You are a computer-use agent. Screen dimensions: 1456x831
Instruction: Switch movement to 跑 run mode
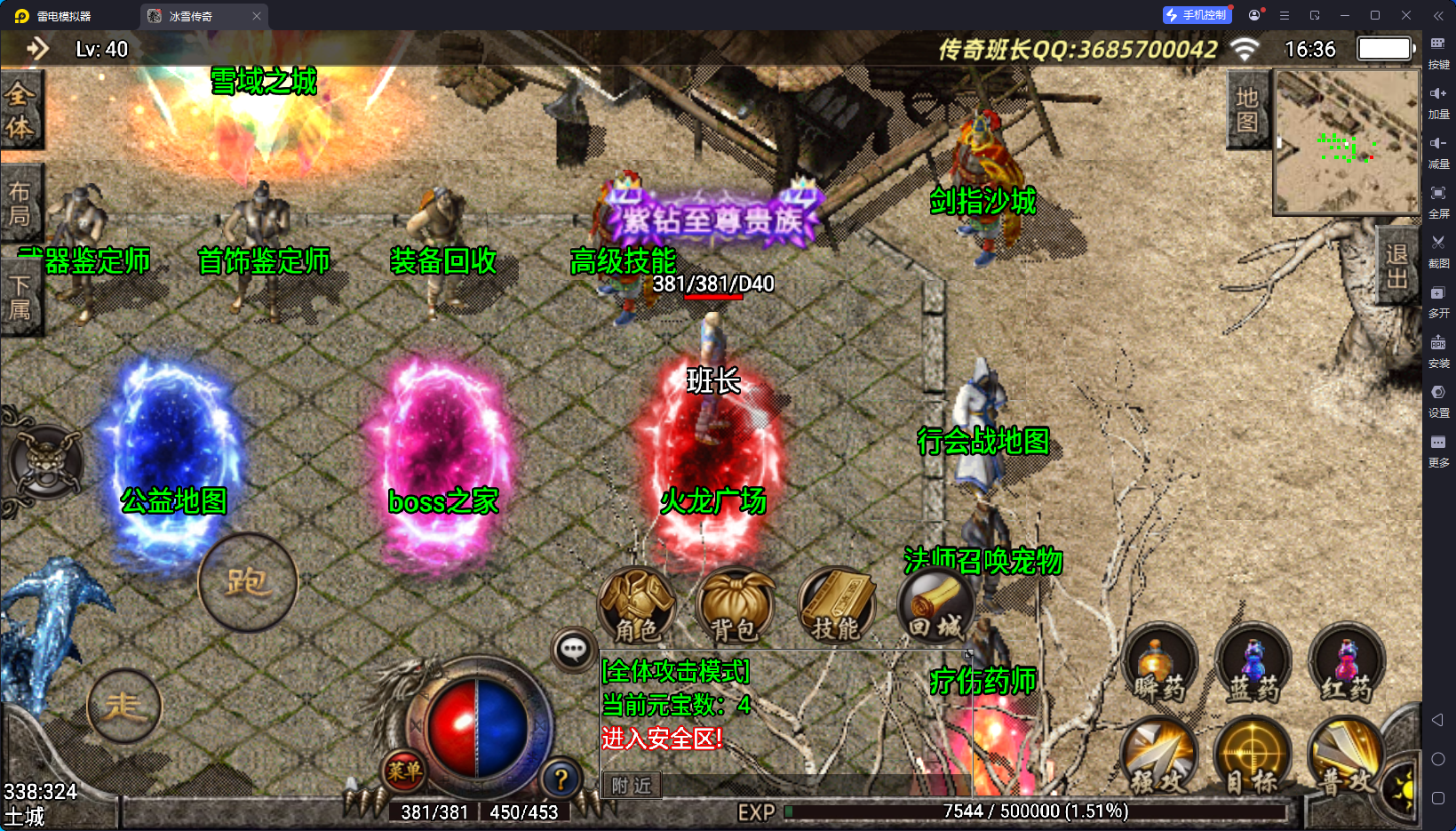pos(247,582)
